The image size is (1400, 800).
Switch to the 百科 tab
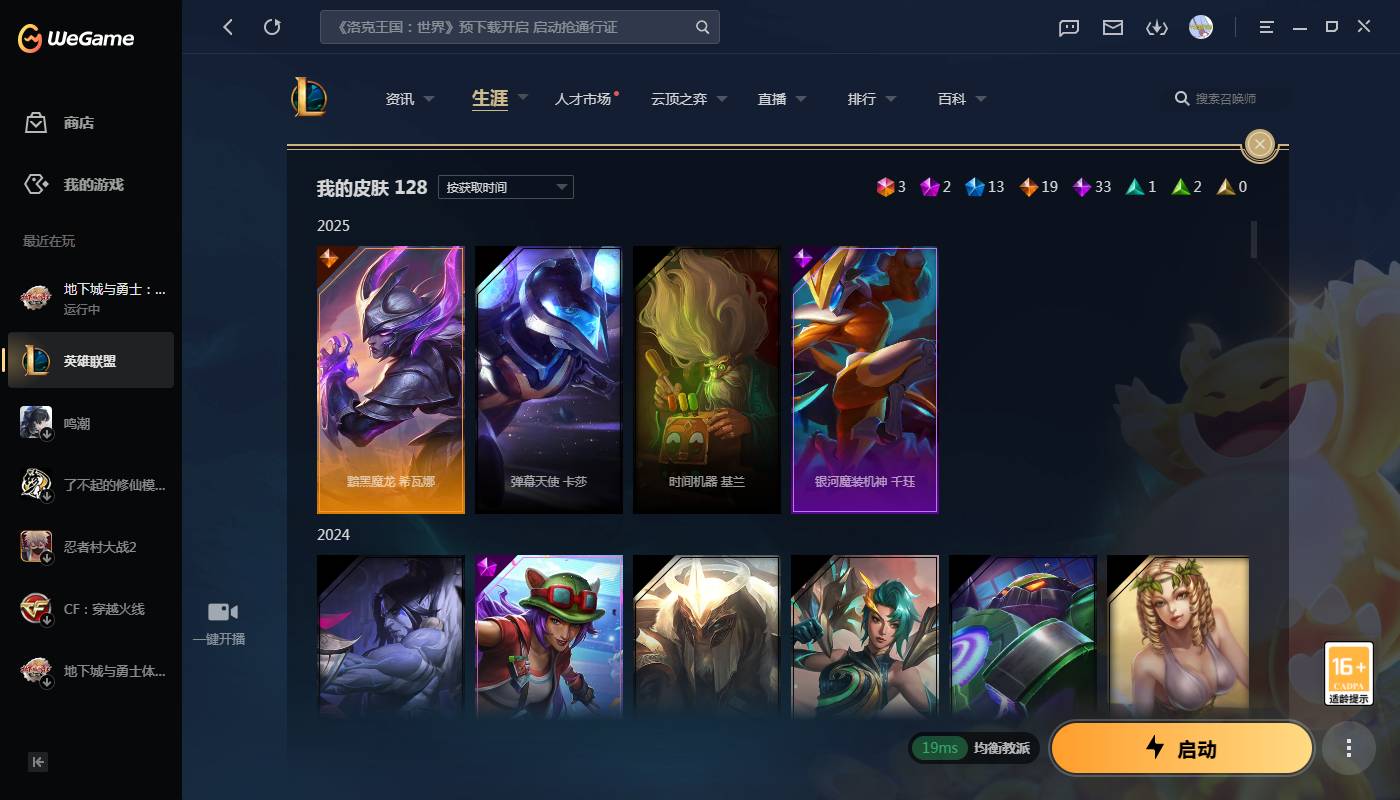tap(952, 98)
